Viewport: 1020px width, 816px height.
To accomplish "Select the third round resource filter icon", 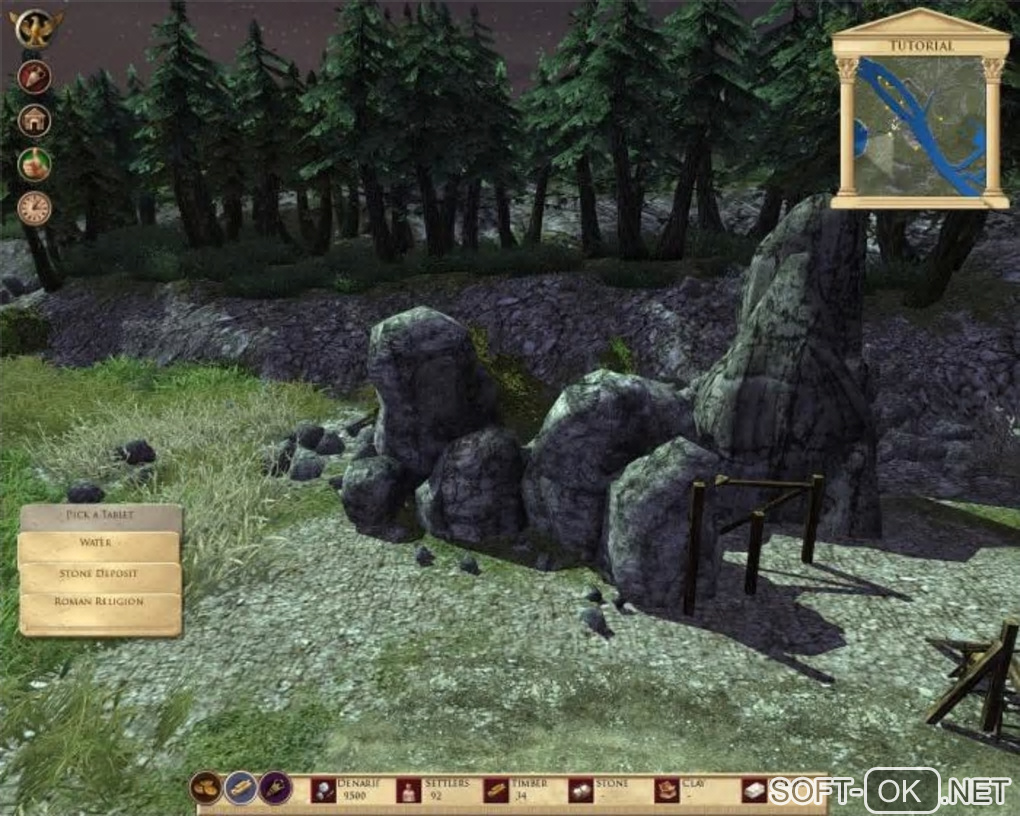I will [x=275, y=789].
